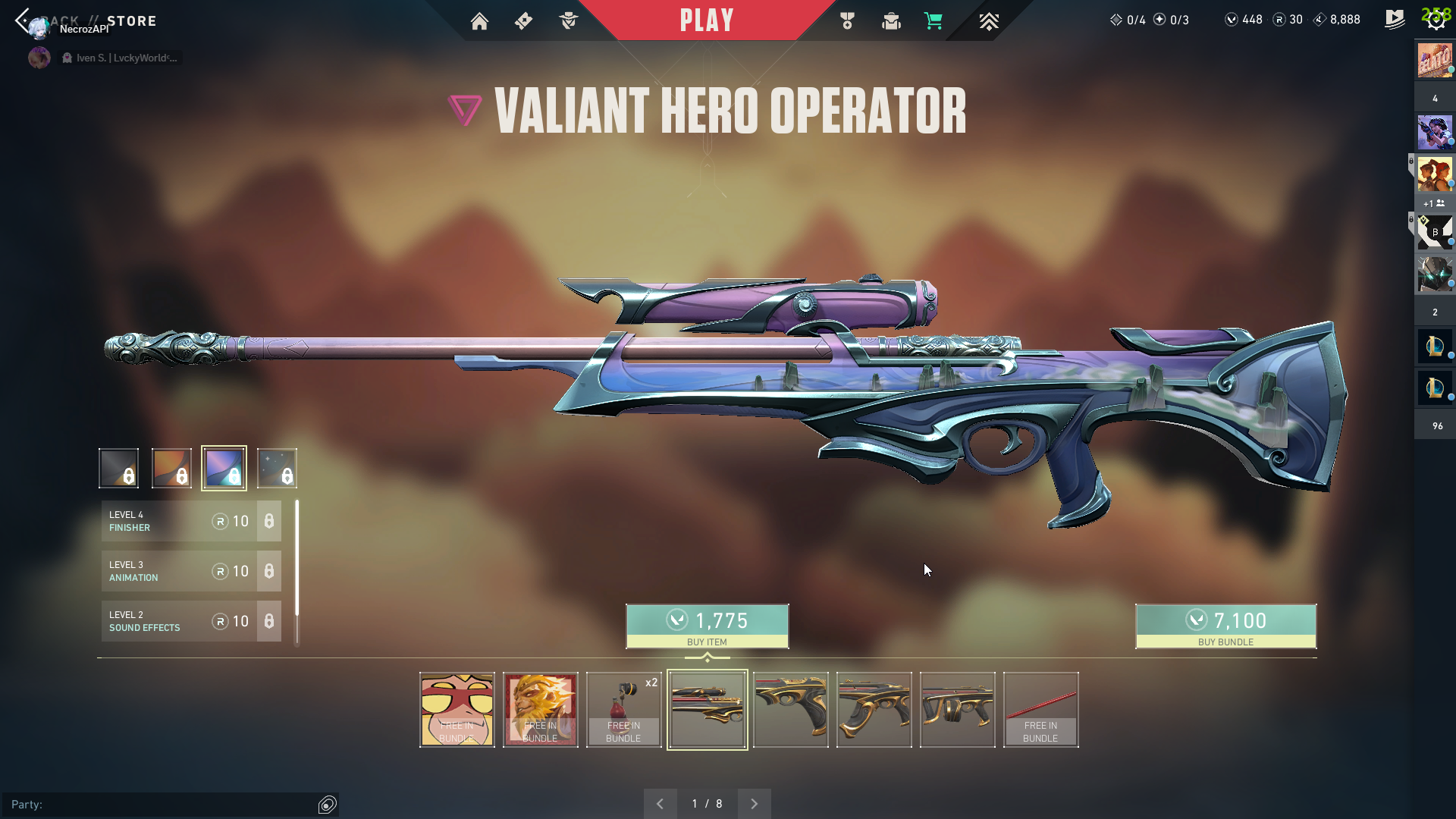
Task: Open the settings gear icon
Action: [1436, 20]
